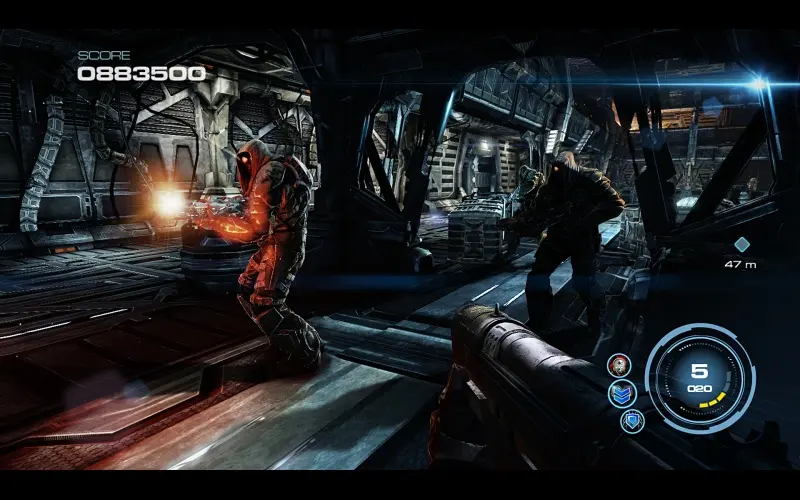The height and width of the screenshot is (500, 800).
Task: Activate the blue chevrons ability icon
Action: 622,393
